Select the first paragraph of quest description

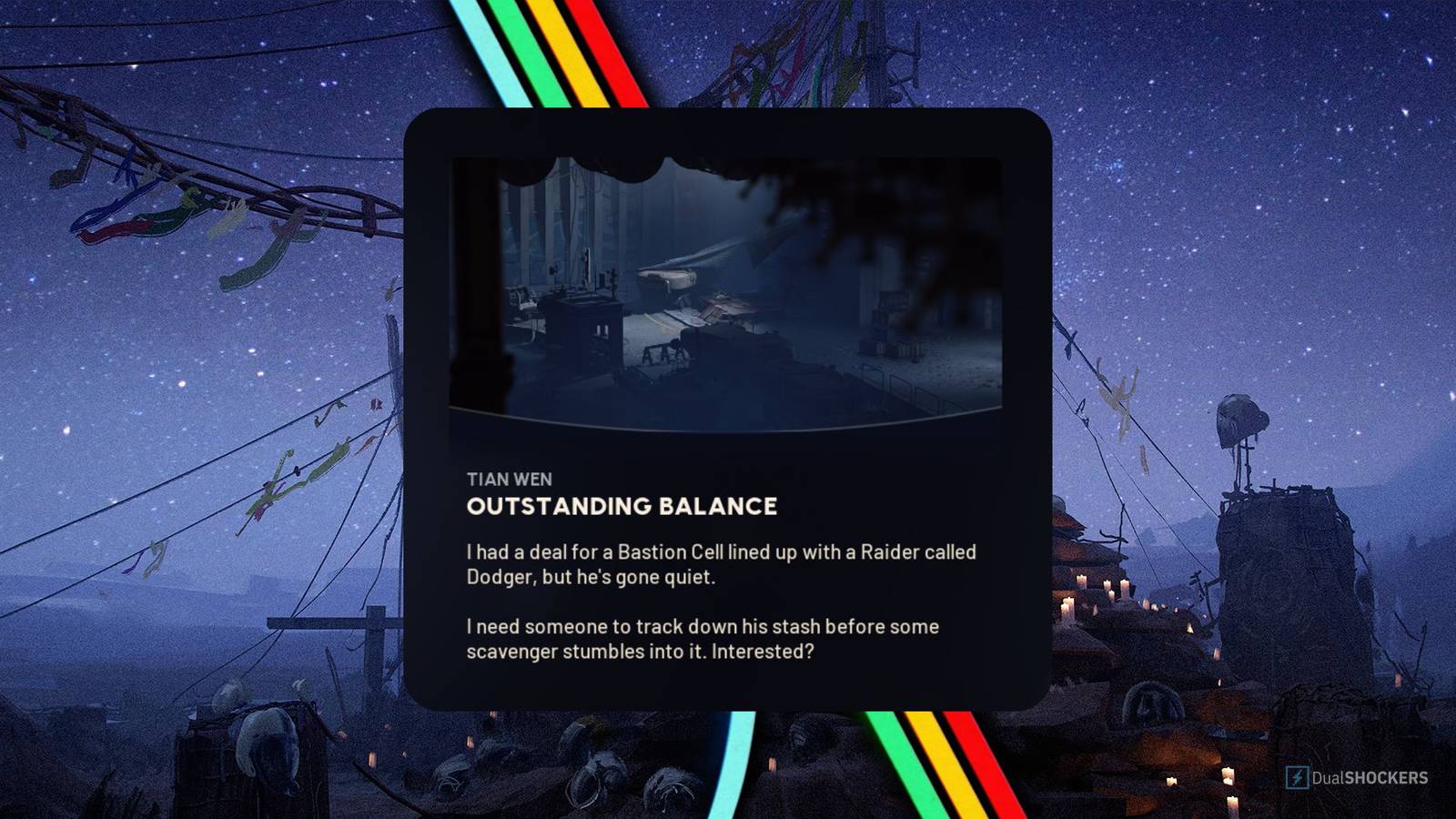[x=719, y=564]
